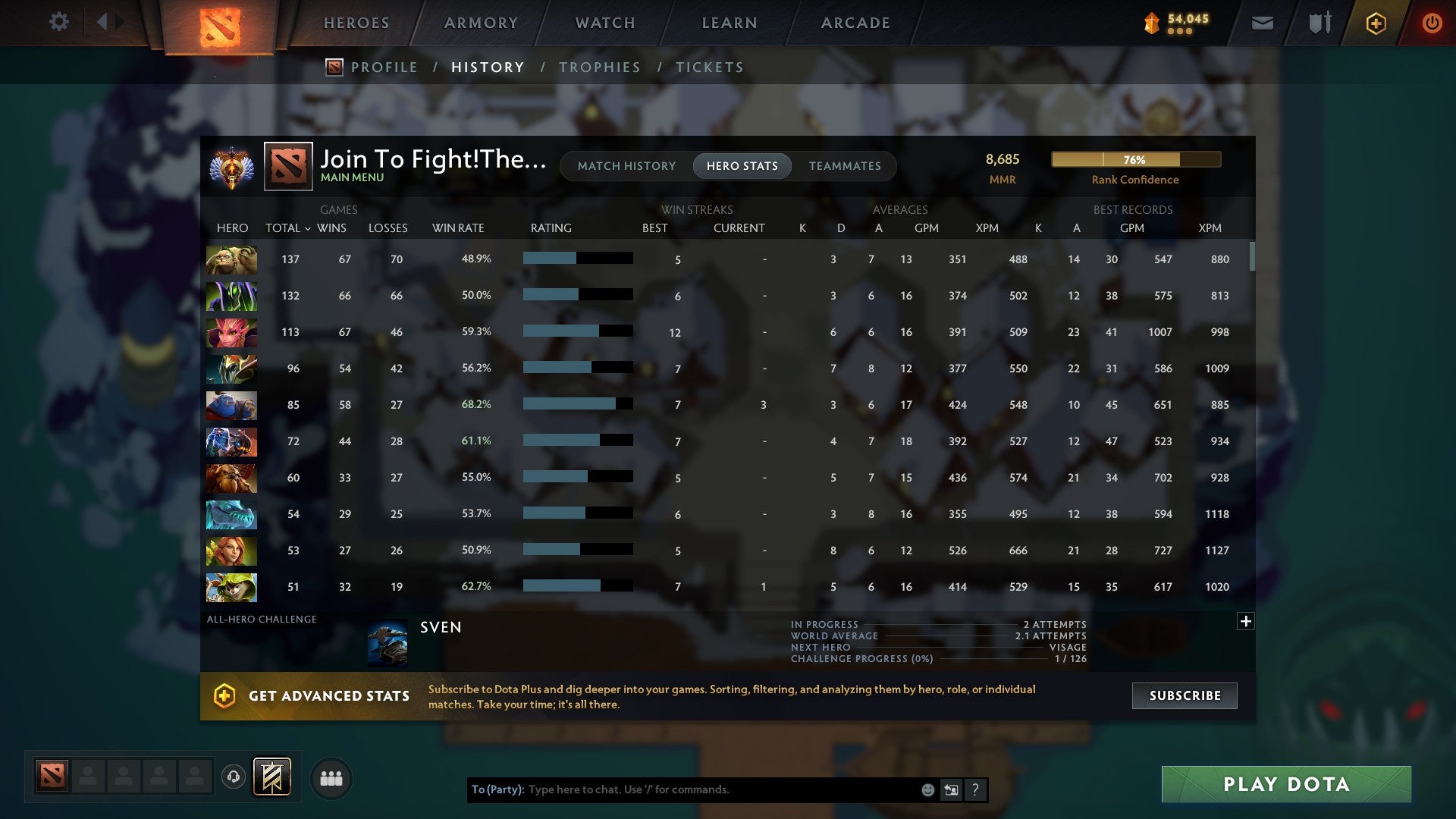Screen dimensions: 1456x819
Task: Click the Rank Confidence progress bar
Action: (1135, 159)
